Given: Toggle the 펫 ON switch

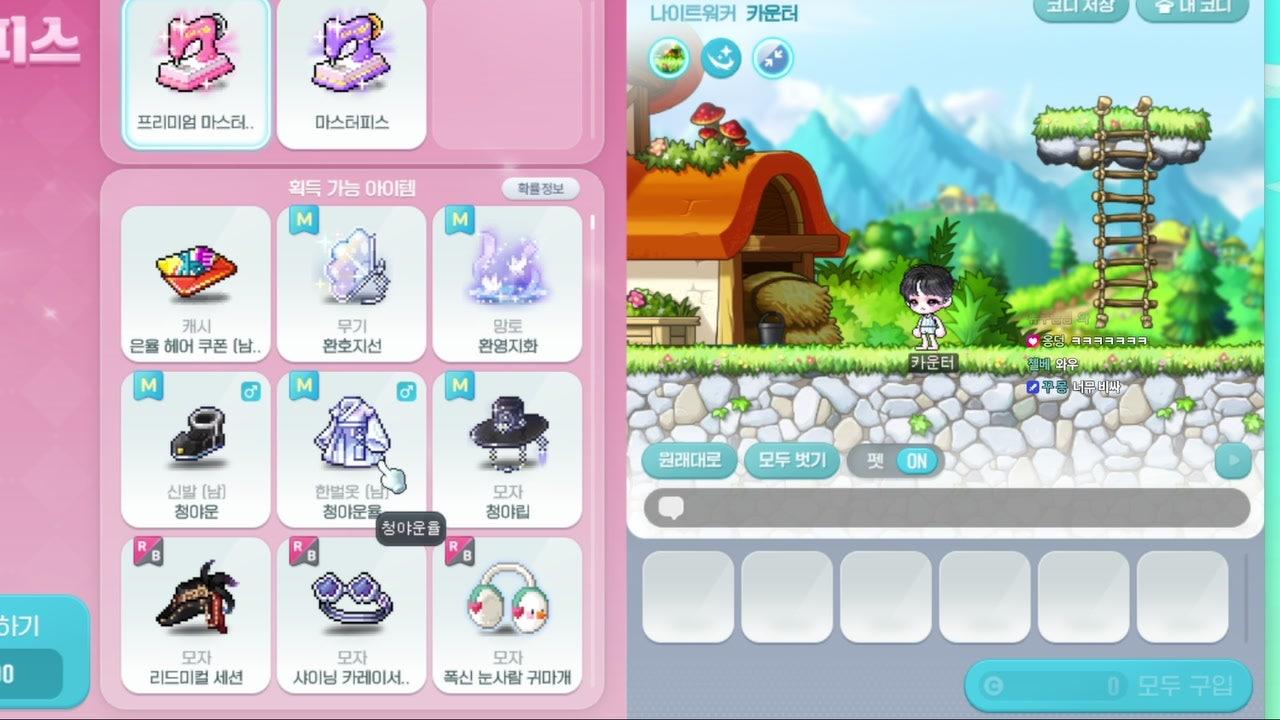Looking at the screenshot, I should pyautogui.click(x=894, y=461).
